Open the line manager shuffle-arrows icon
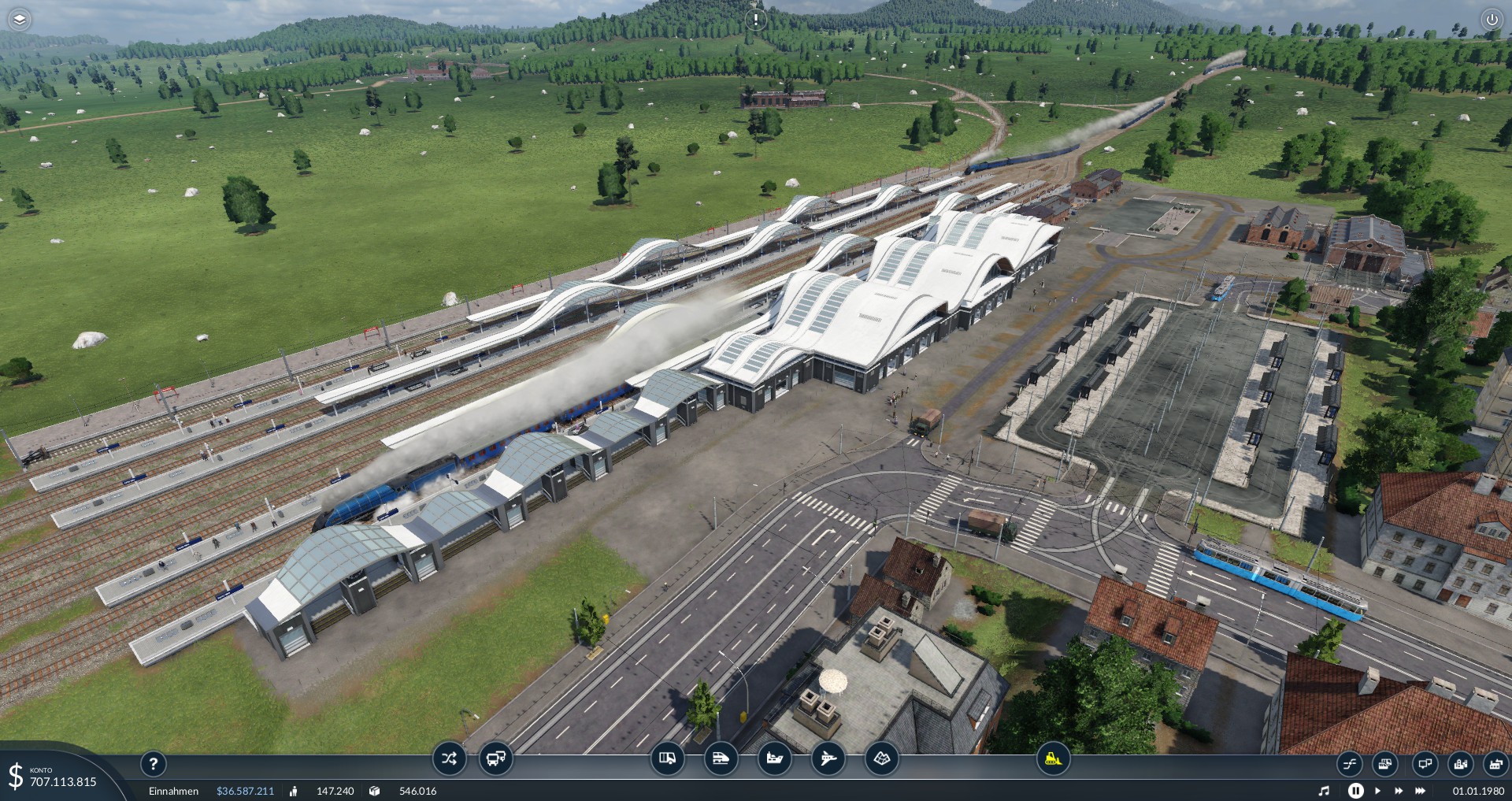This screenshot has height=801, width=1512. pyautogui.click(x=449, y=758)
